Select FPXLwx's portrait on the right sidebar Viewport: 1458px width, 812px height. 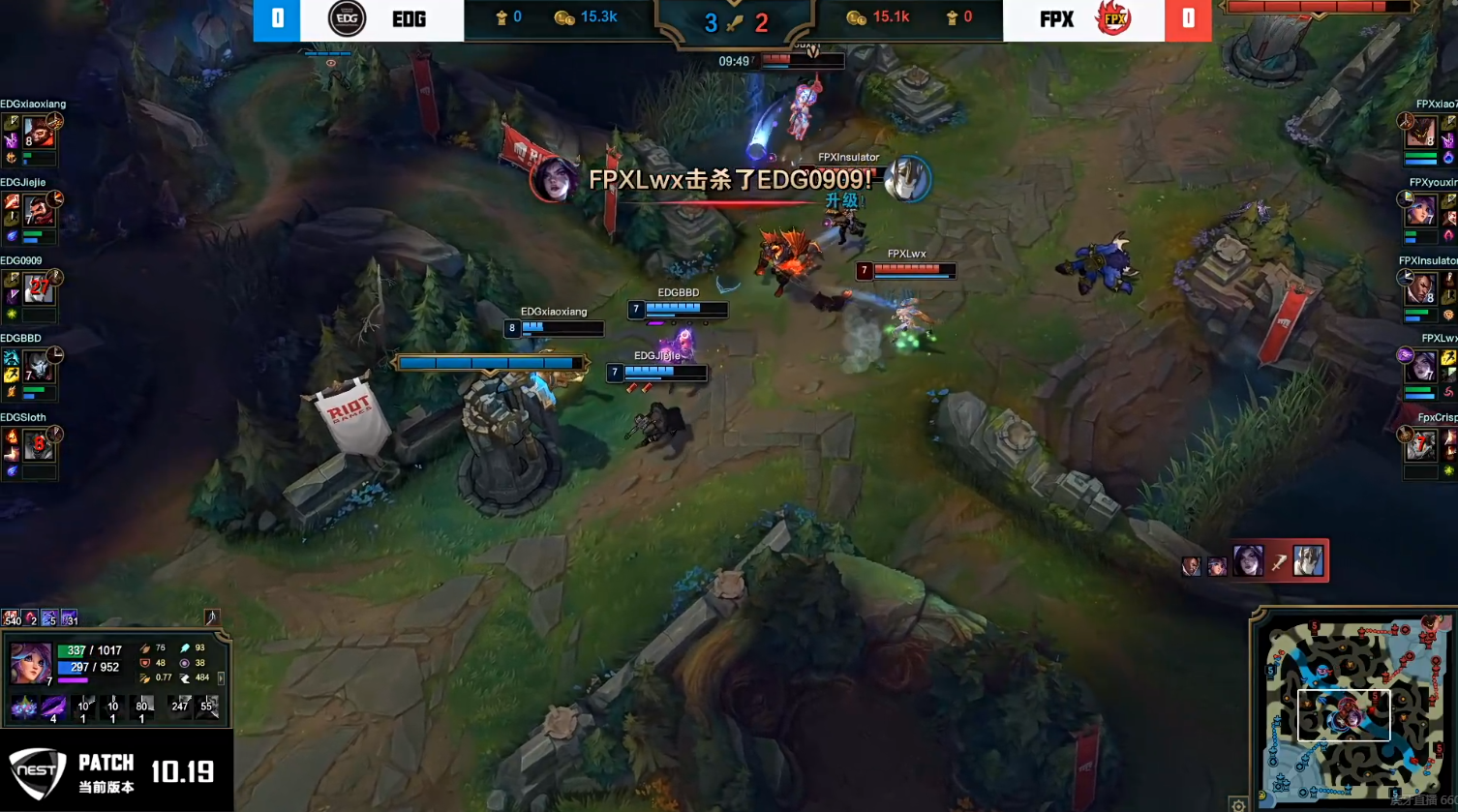tap(1419, 364)
